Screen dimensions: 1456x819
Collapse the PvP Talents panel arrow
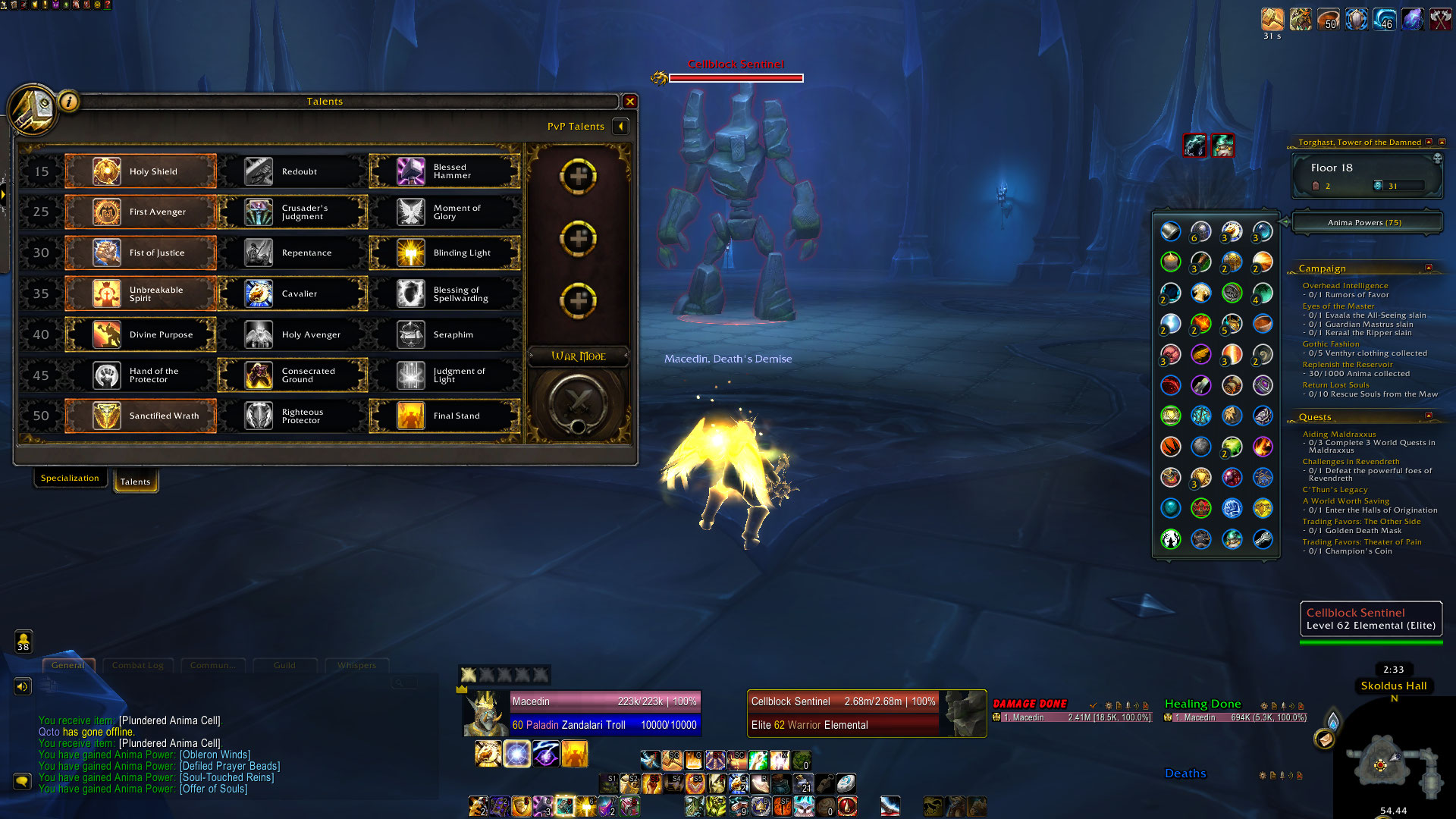tap(621, 127)
